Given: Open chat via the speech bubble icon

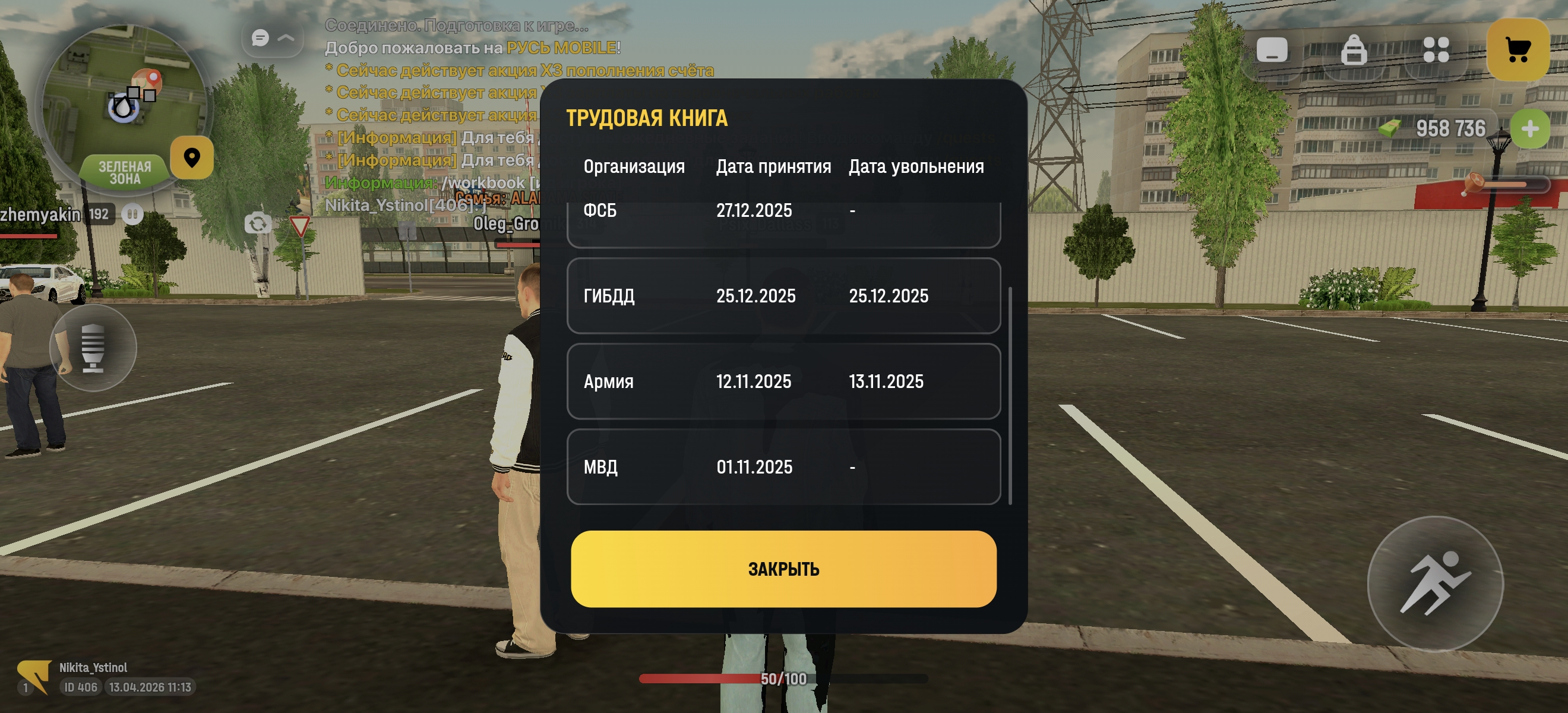Looking at the screenshot, I should coord(261,39).
